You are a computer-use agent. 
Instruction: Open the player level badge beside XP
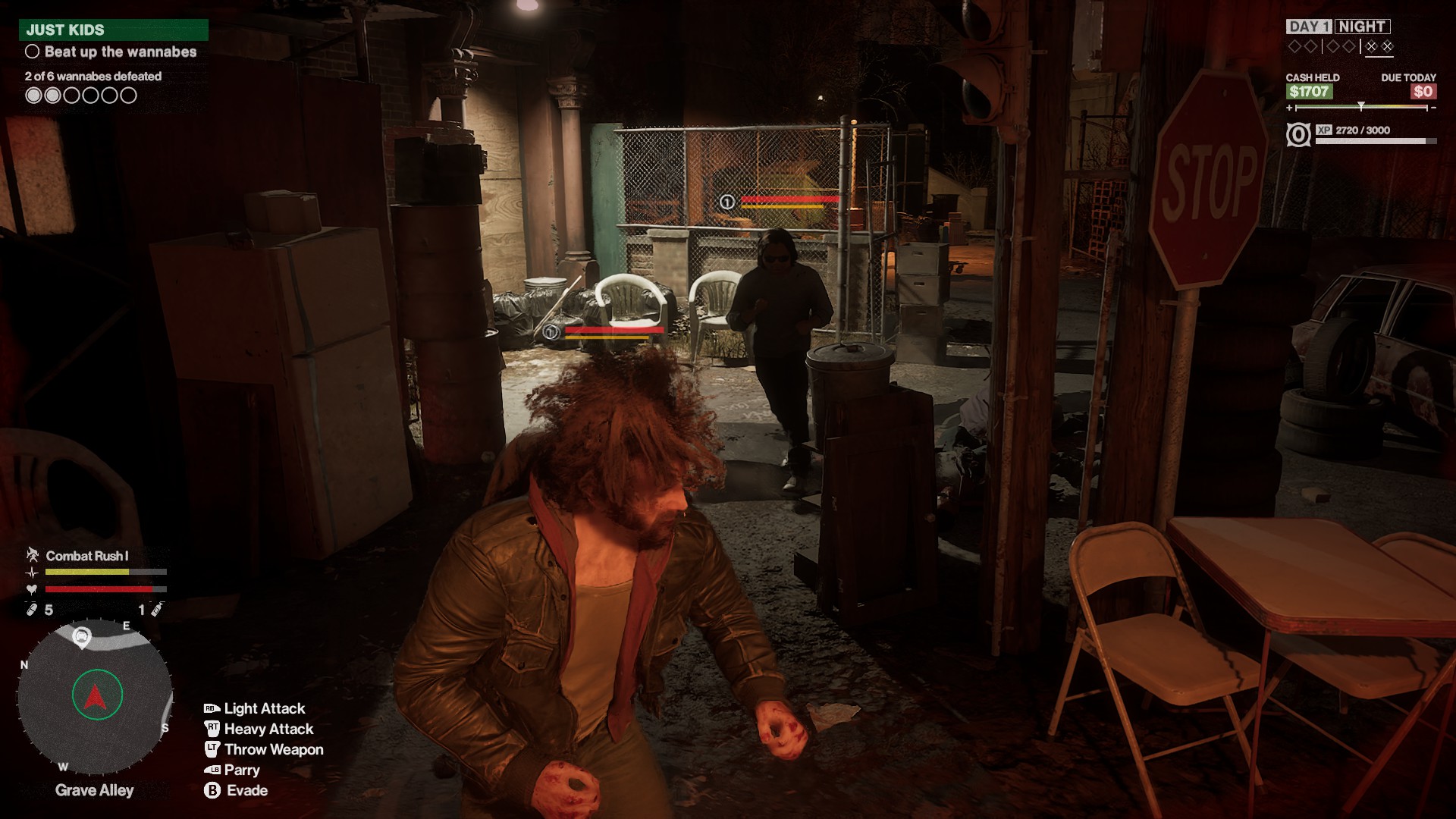tap(1298, 135)
